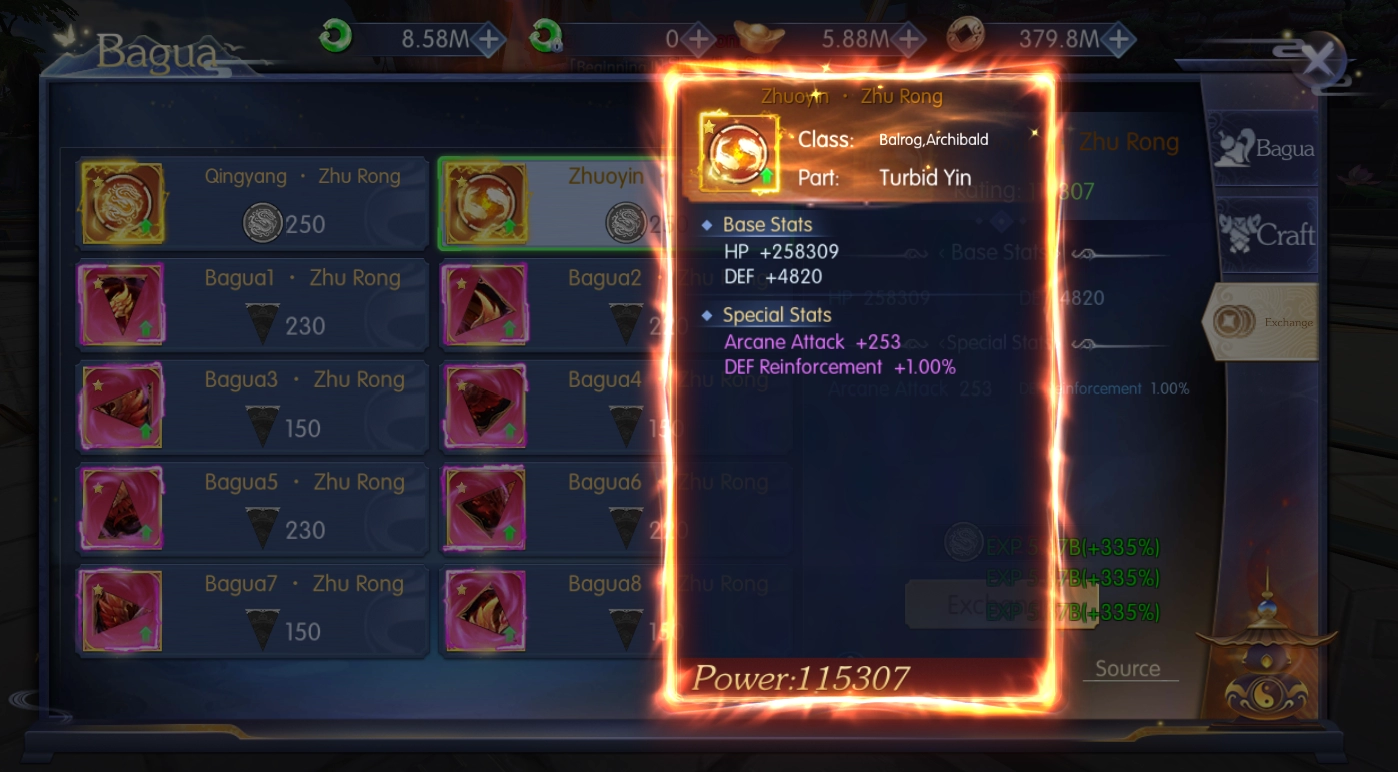The width and height of the screenshot is (1398, 772).
Task: Add gold ingots using plus button
Action: [x=908, y=40]
